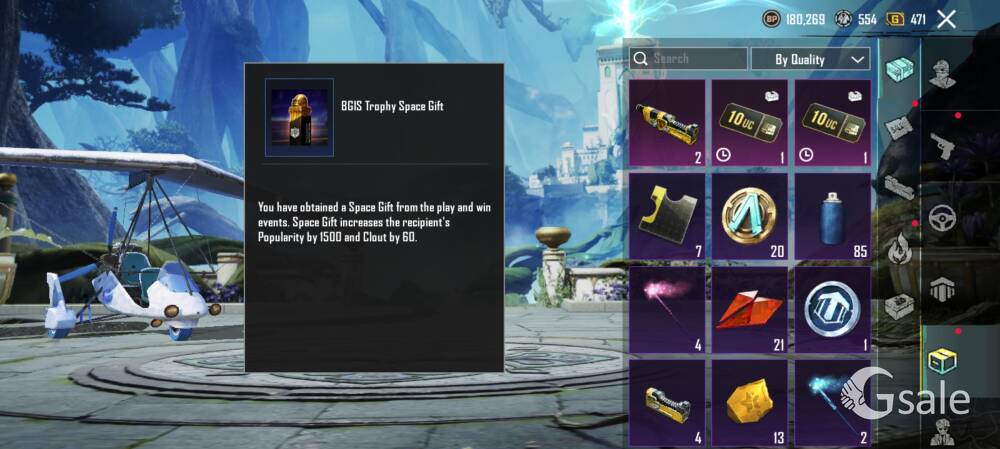Select the BGIS Trophy Space Gift thumbnail
Screen dimensions: 1000x449
(x=299, y=117)
